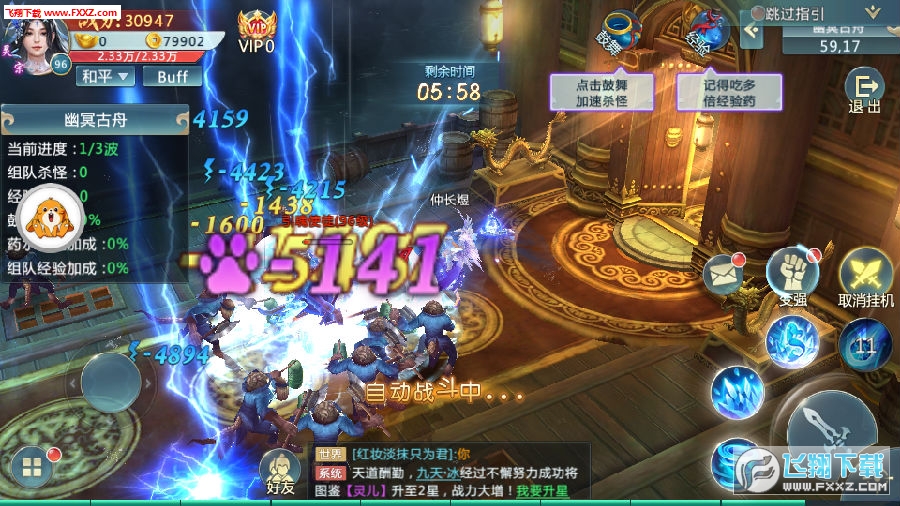This screenshot has height=506, width=900.
Task: Cancel auto-battle with 取消挂机
Action: (865, 277)
